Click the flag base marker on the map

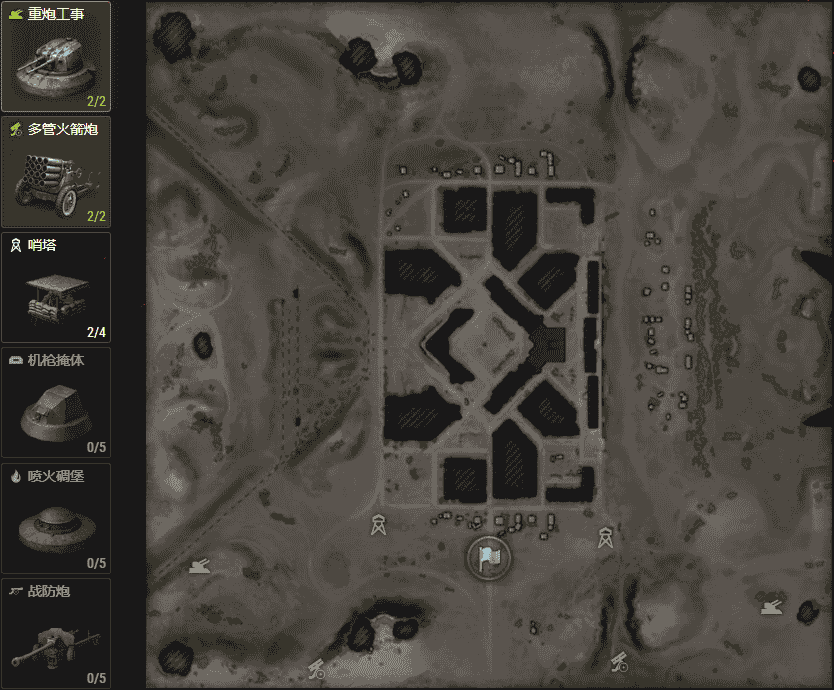[488, 558]
